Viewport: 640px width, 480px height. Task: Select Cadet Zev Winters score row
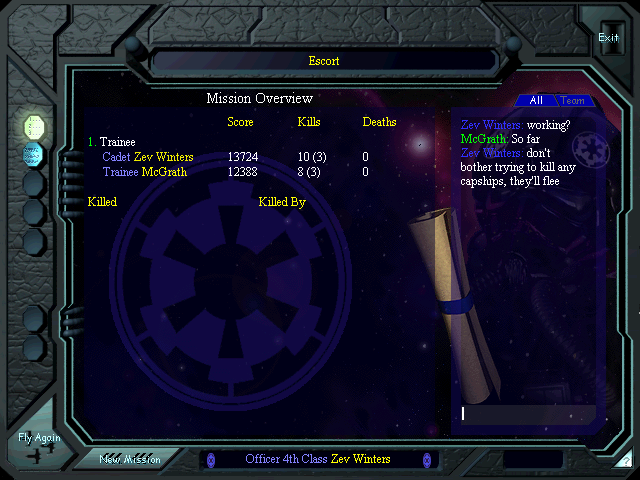(x=148, y=157)
